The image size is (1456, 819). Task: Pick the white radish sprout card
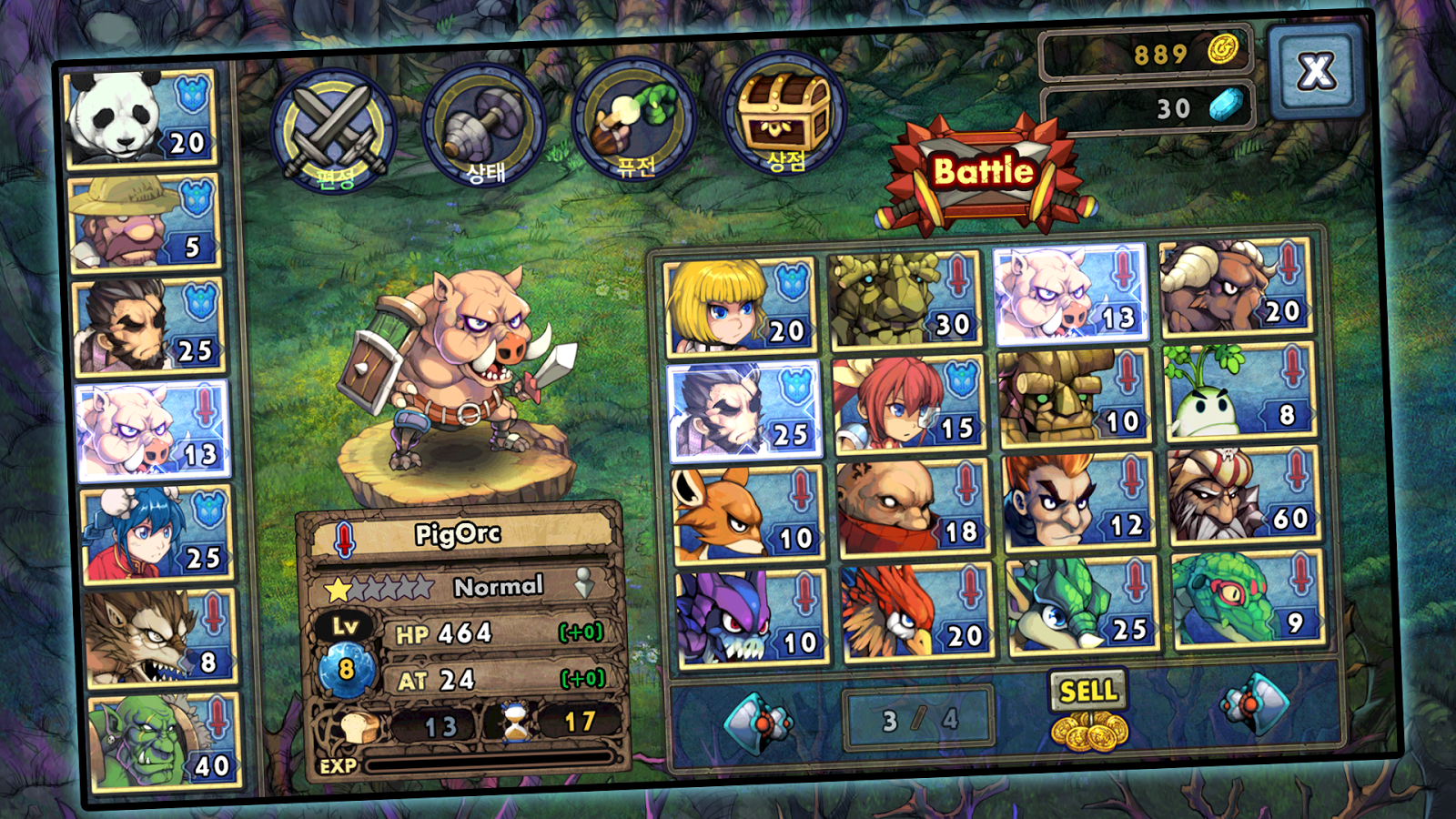1239,393
